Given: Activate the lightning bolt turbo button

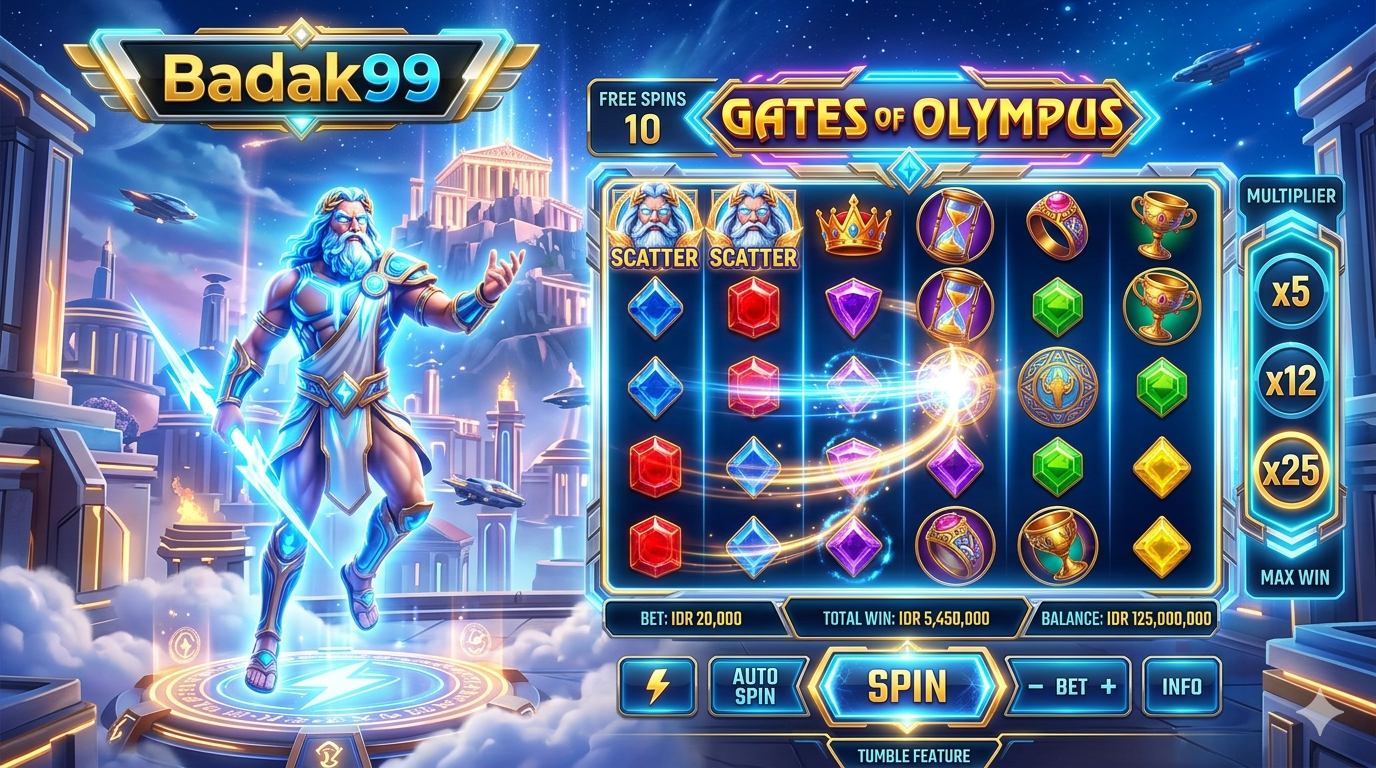Looking at the screenshot, I should 657,686.
